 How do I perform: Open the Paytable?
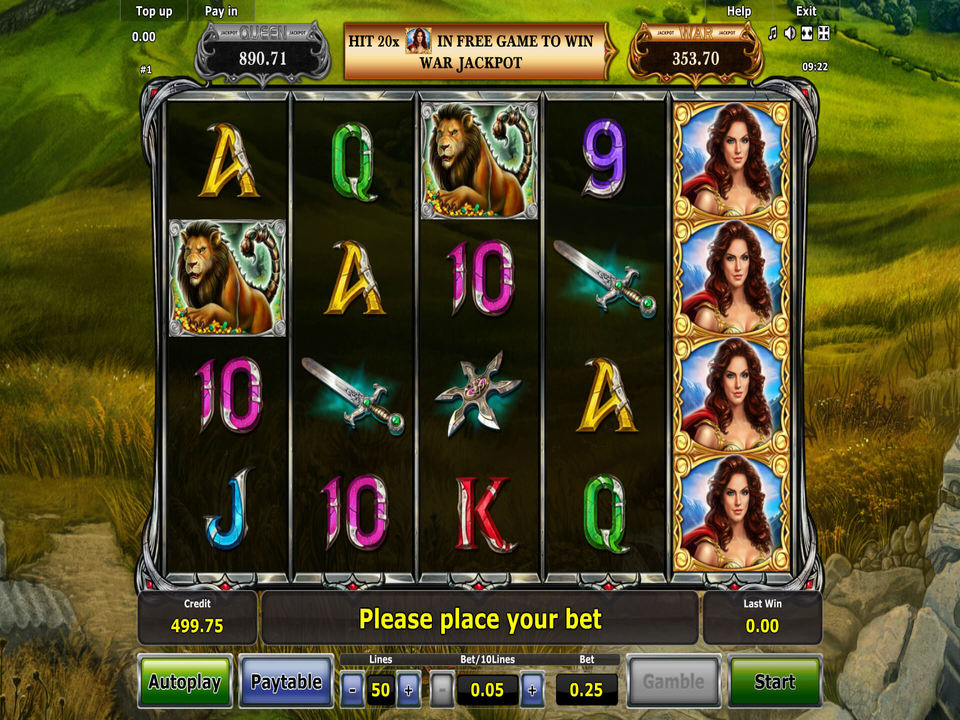point(286,682)
